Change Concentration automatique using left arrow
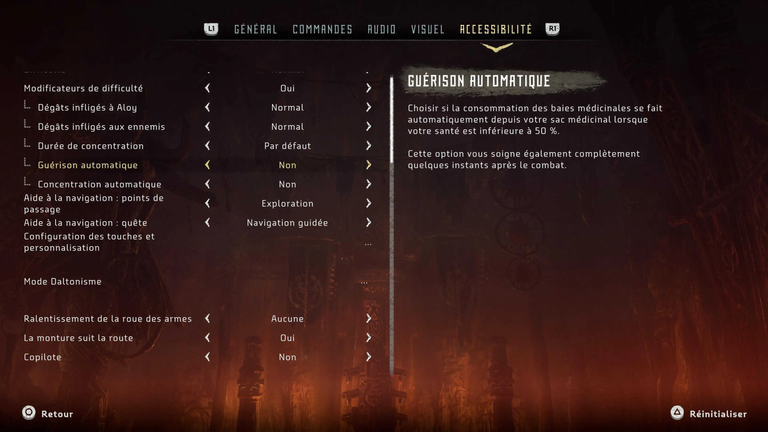This screenshot has height=432, width=768. coord(208,184)
